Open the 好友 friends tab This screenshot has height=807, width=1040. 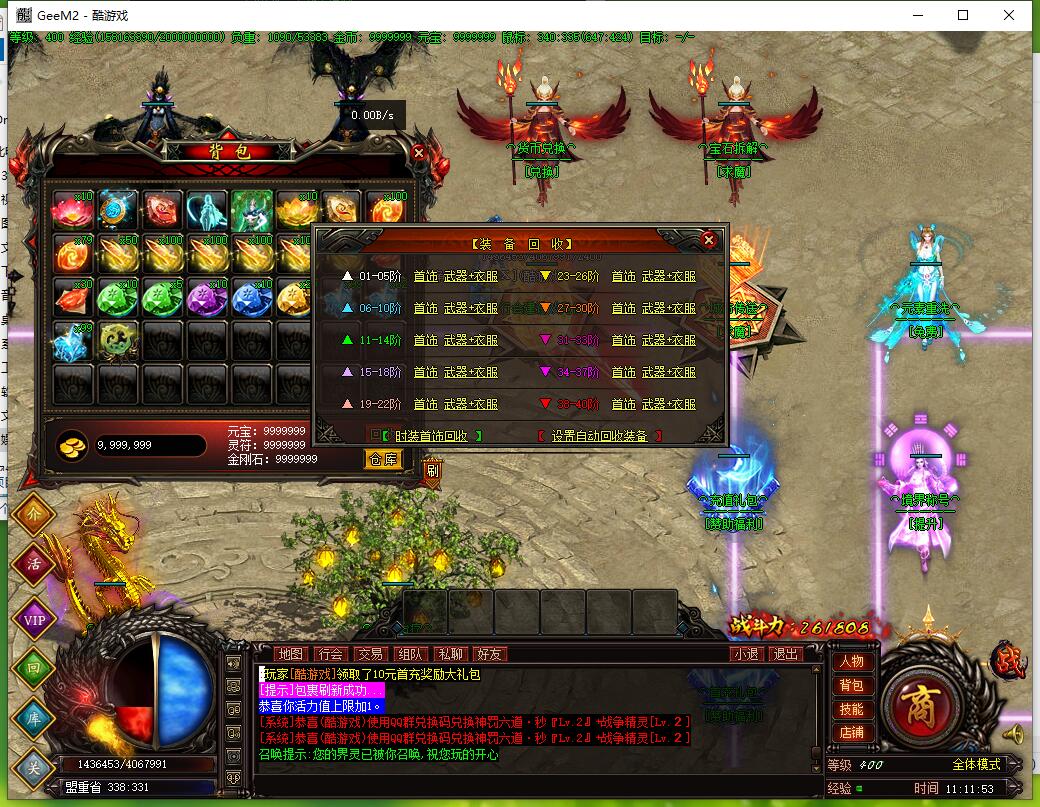click(490, 654)
